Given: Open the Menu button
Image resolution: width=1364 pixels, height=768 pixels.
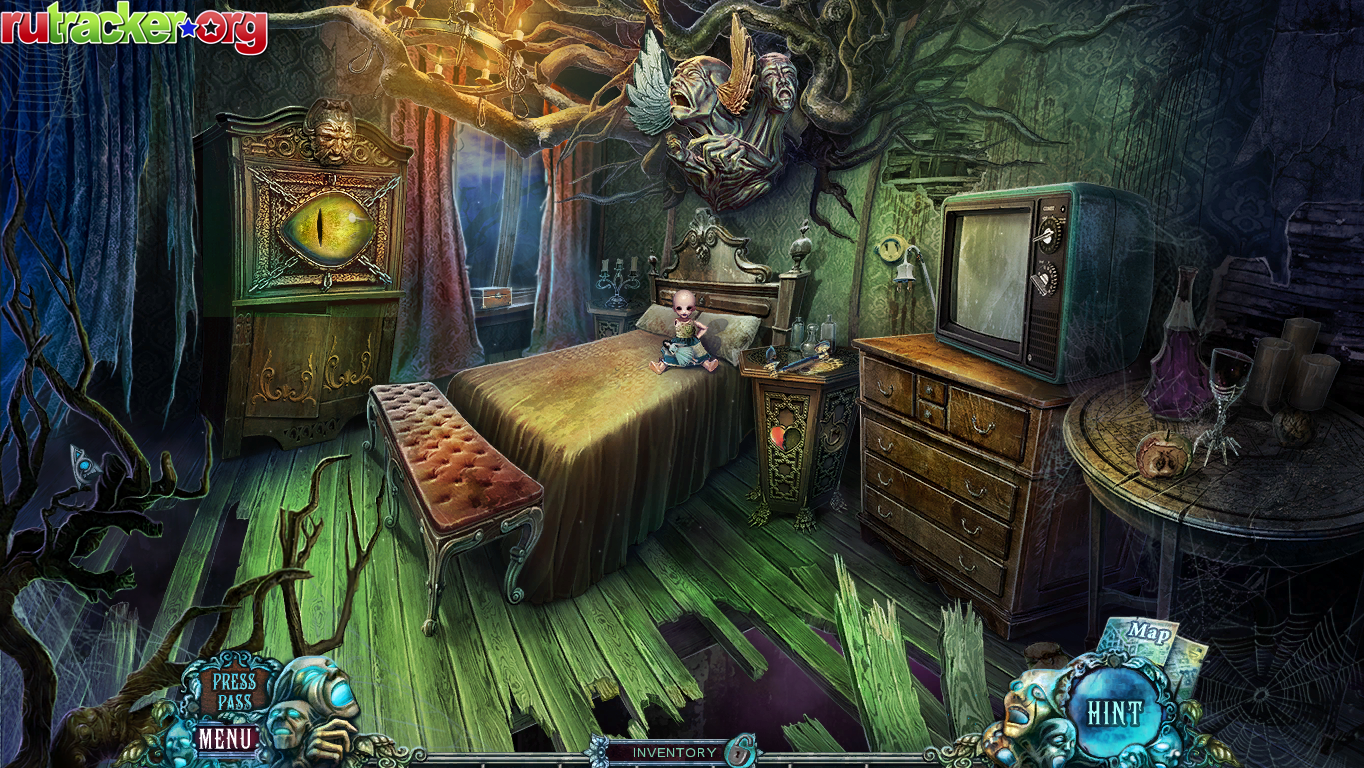Looking at the screenshot, I should click(226, 739).
